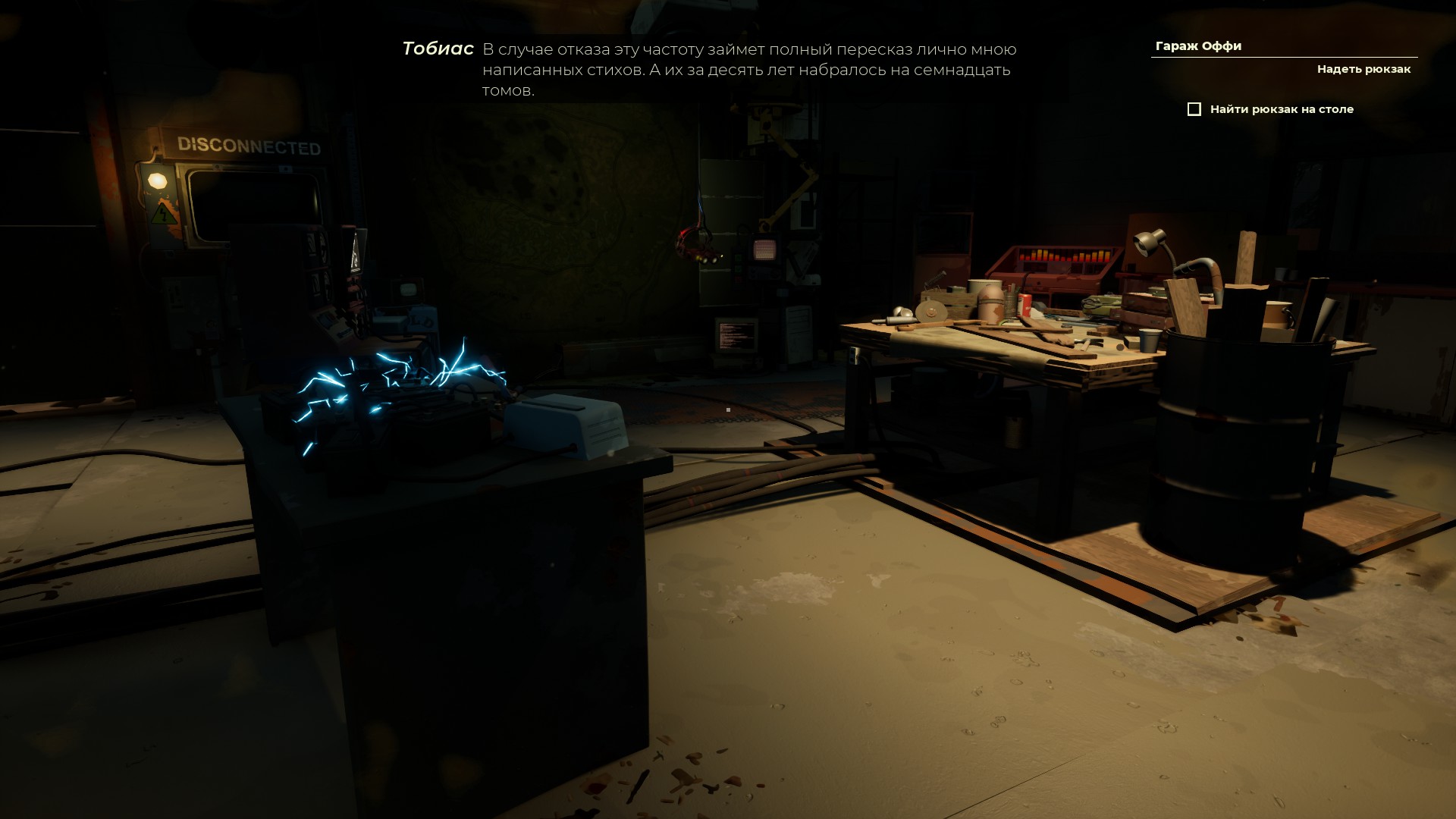1456x819 pixels.
Task: Select the "Надеть рюкзак" quest title
Action: pyautogui.click(x=1363, y=69)
